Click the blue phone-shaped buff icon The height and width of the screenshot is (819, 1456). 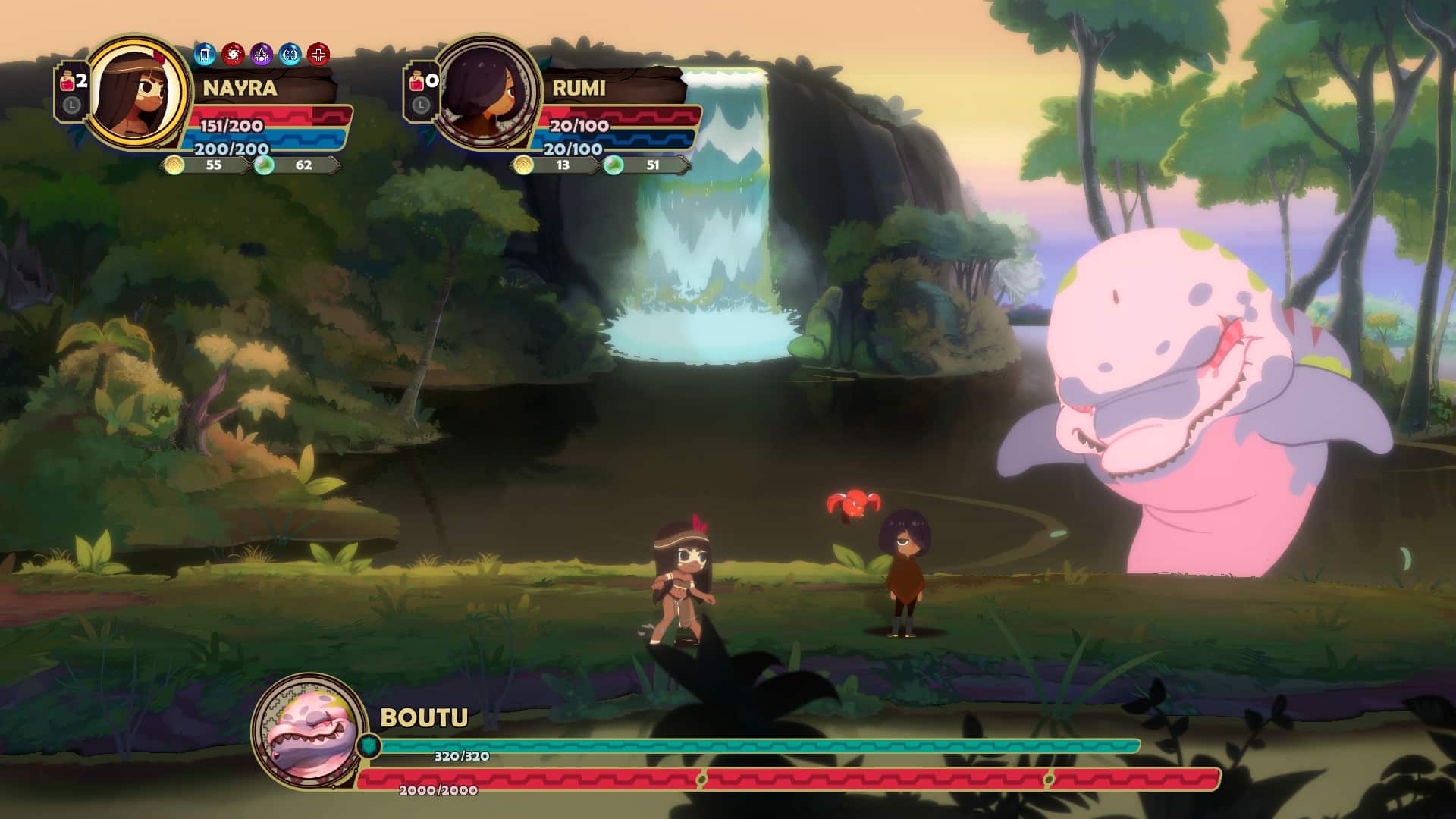click(x=205, y=55)
